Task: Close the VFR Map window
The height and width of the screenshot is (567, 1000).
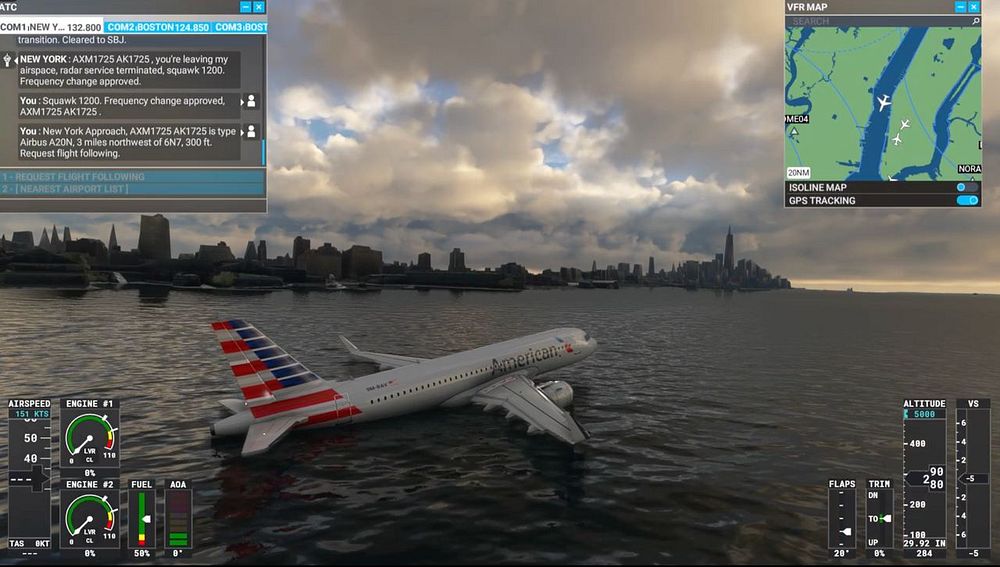Action: [975, 7]
